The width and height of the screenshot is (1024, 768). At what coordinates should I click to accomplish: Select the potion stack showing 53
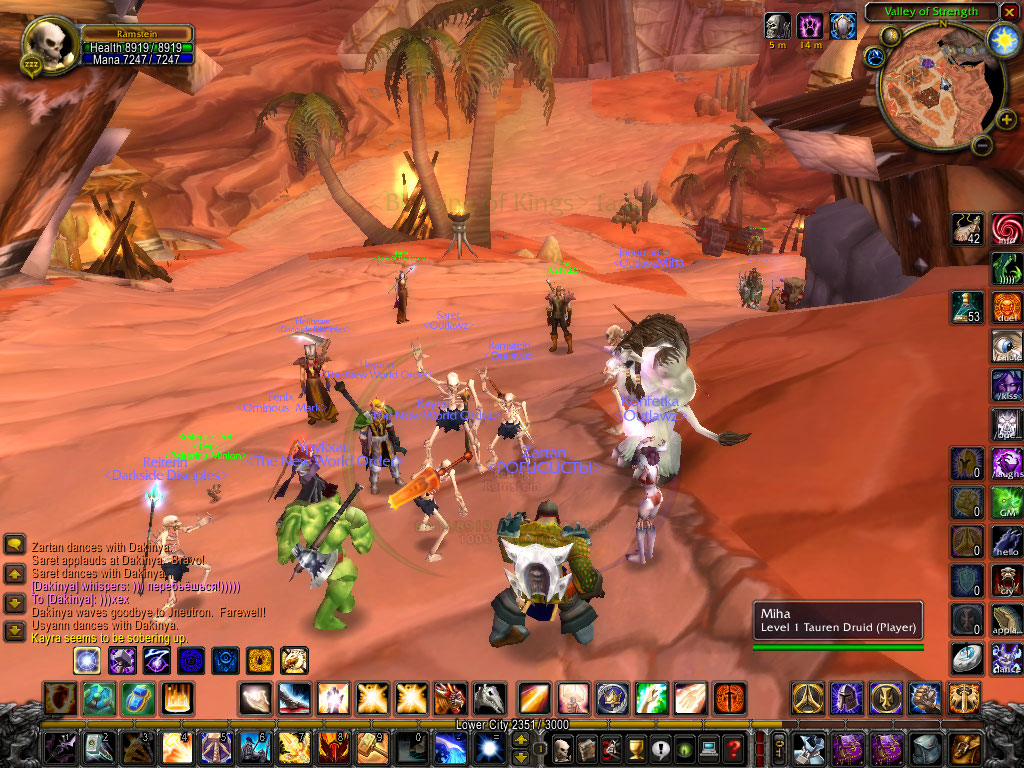tap(967, 307)
